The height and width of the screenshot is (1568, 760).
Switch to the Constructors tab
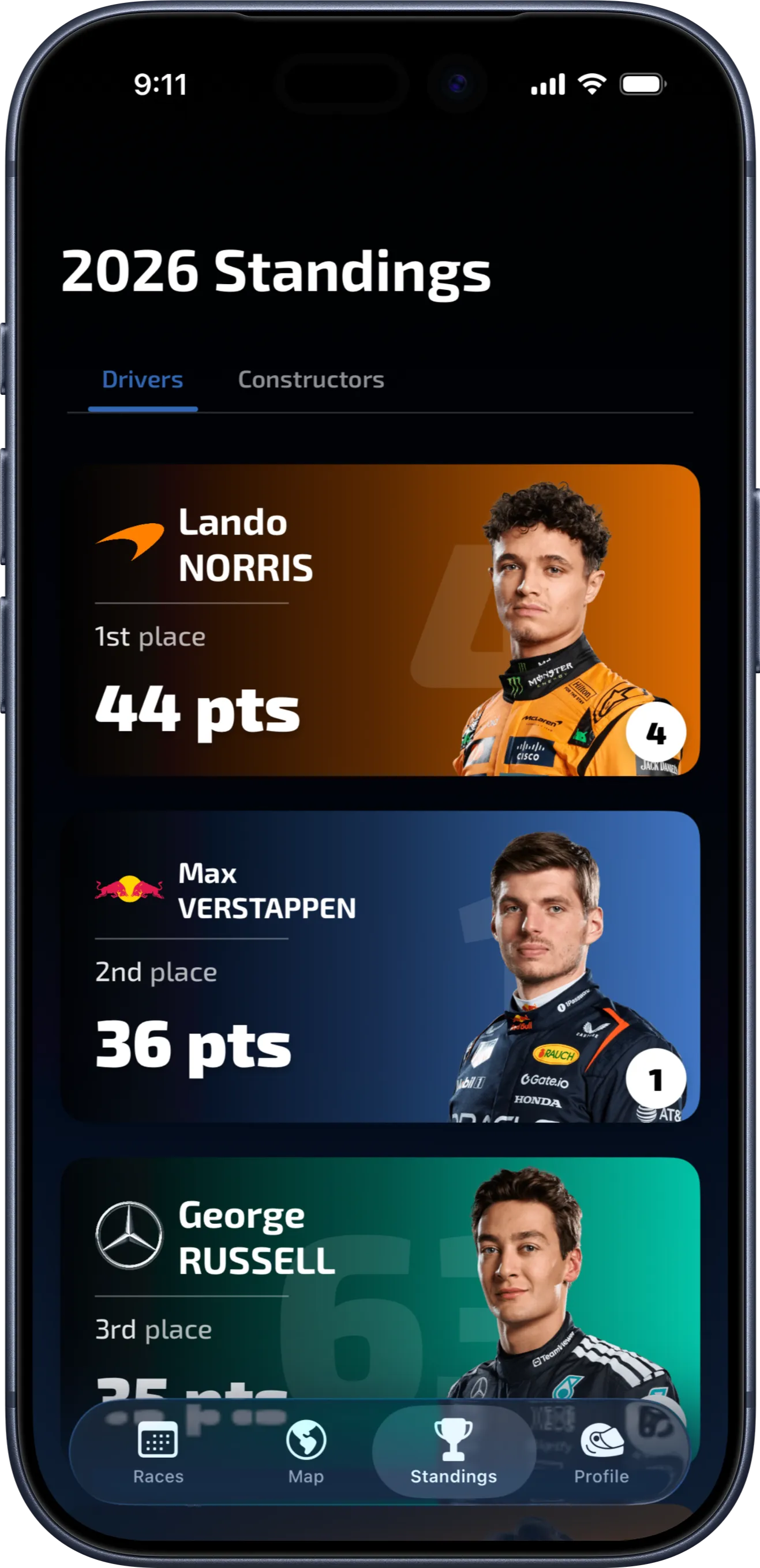pos(311,379)
